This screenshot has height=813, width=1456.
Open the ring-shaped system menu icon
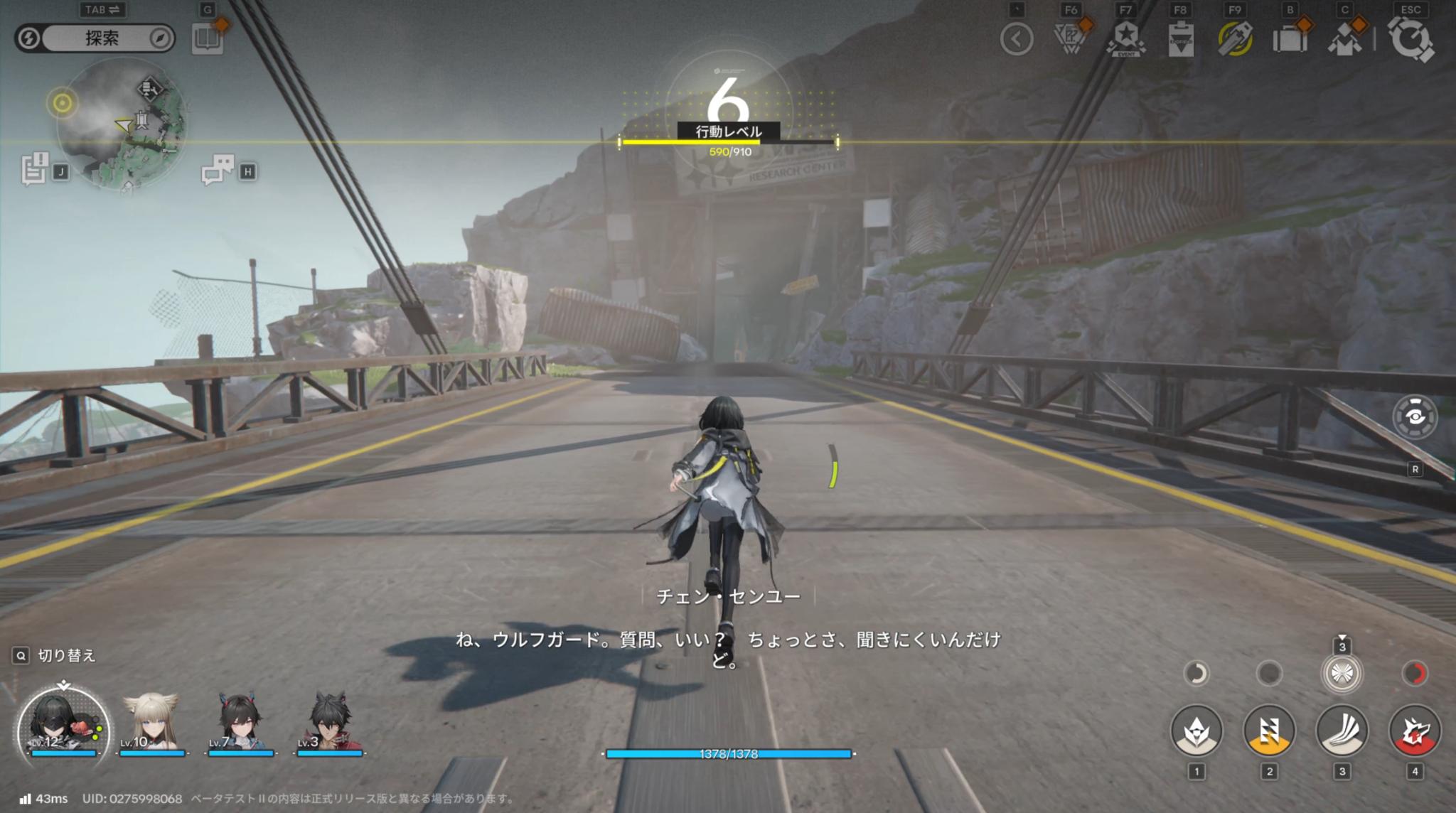(x=1411, y=39)
